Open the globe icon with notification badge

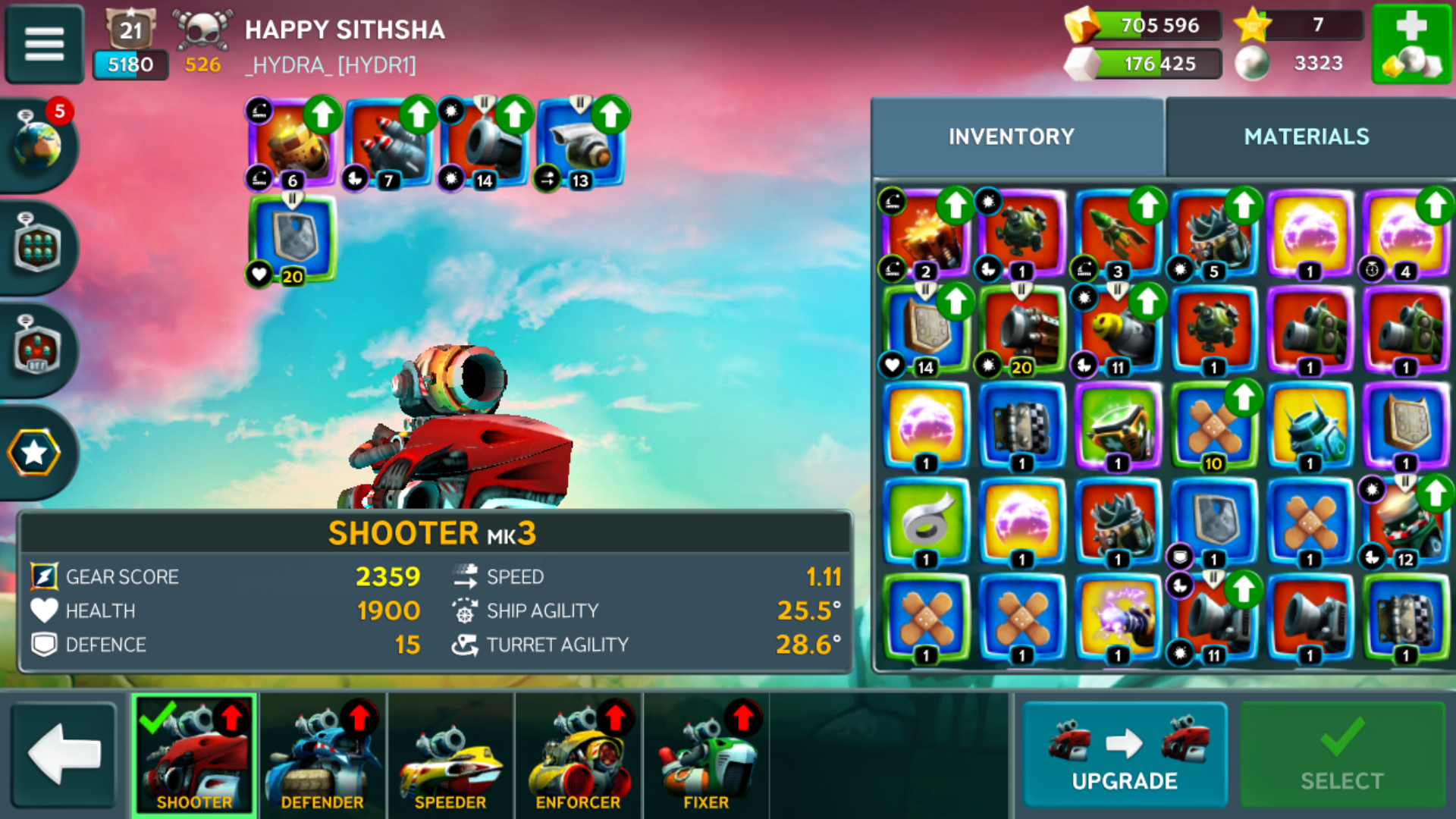pyautogui.click(x=38, y=144)
